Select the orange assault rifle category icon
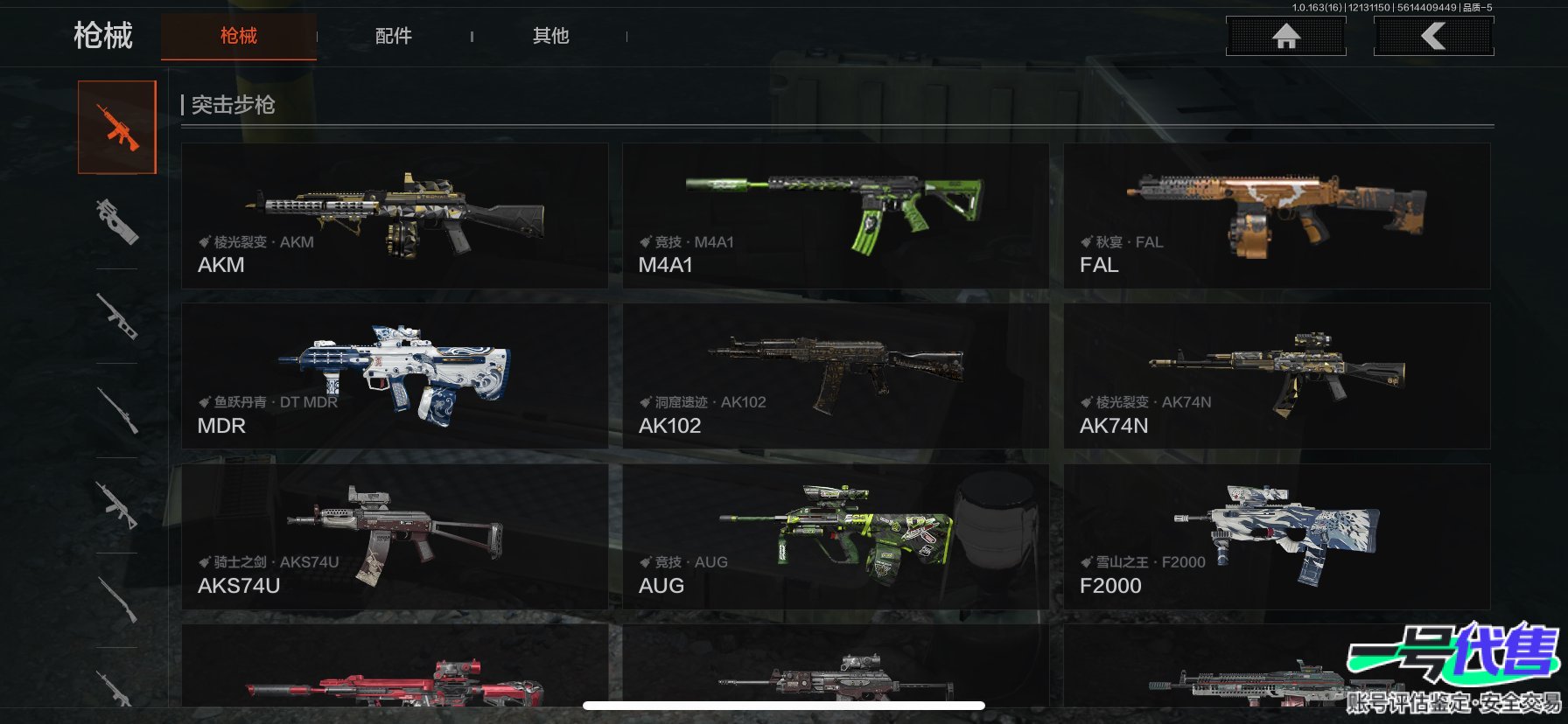 point(117,128)
